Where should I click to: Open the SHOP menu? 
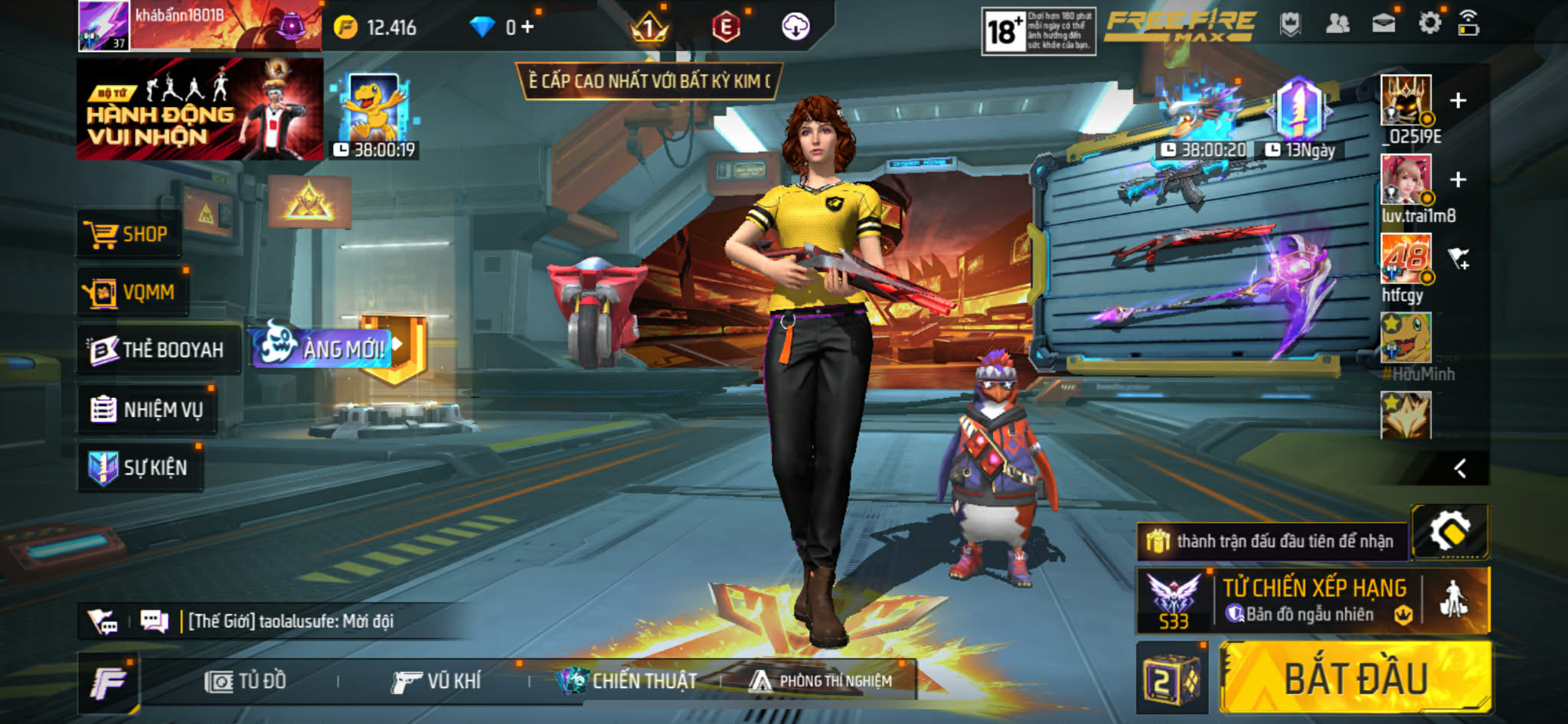[129, 234]
